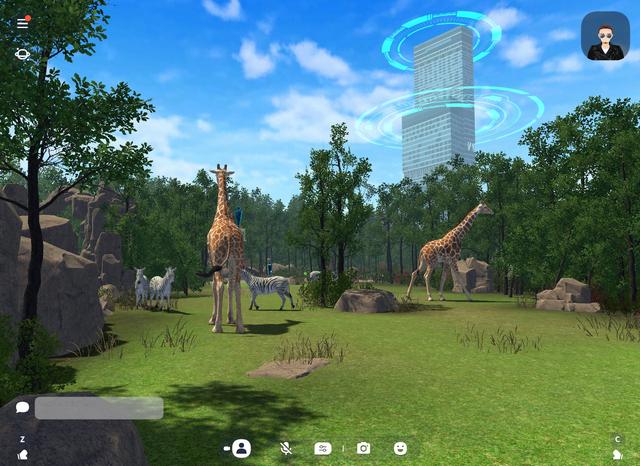The width and height of the screenshot is (640, 466).
Task: Open the smiley emote picker
Action: click(x=400, y=448)
